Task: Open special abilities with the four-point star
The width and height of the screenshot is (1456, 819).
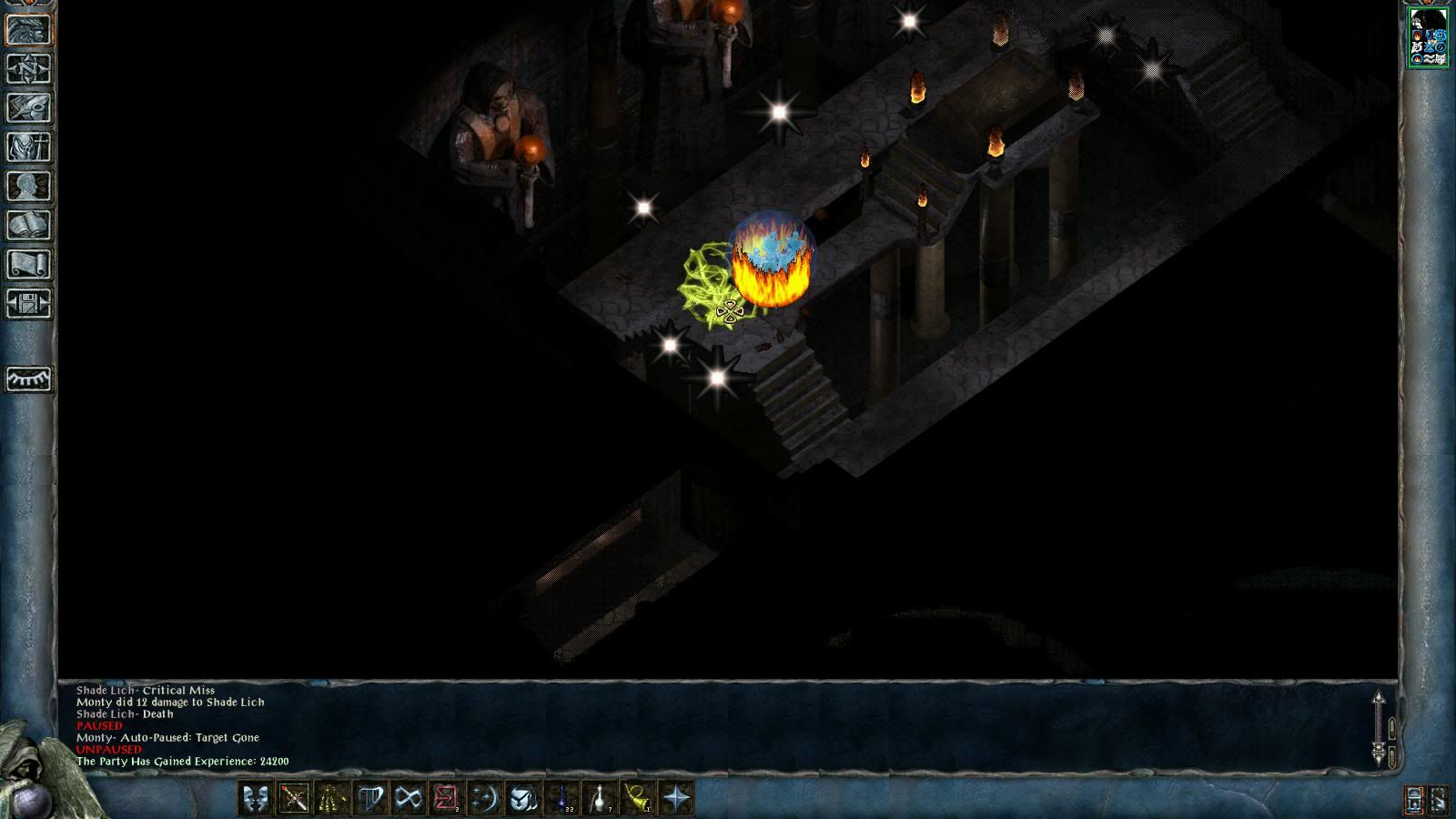Action: [x=676, y=799]
